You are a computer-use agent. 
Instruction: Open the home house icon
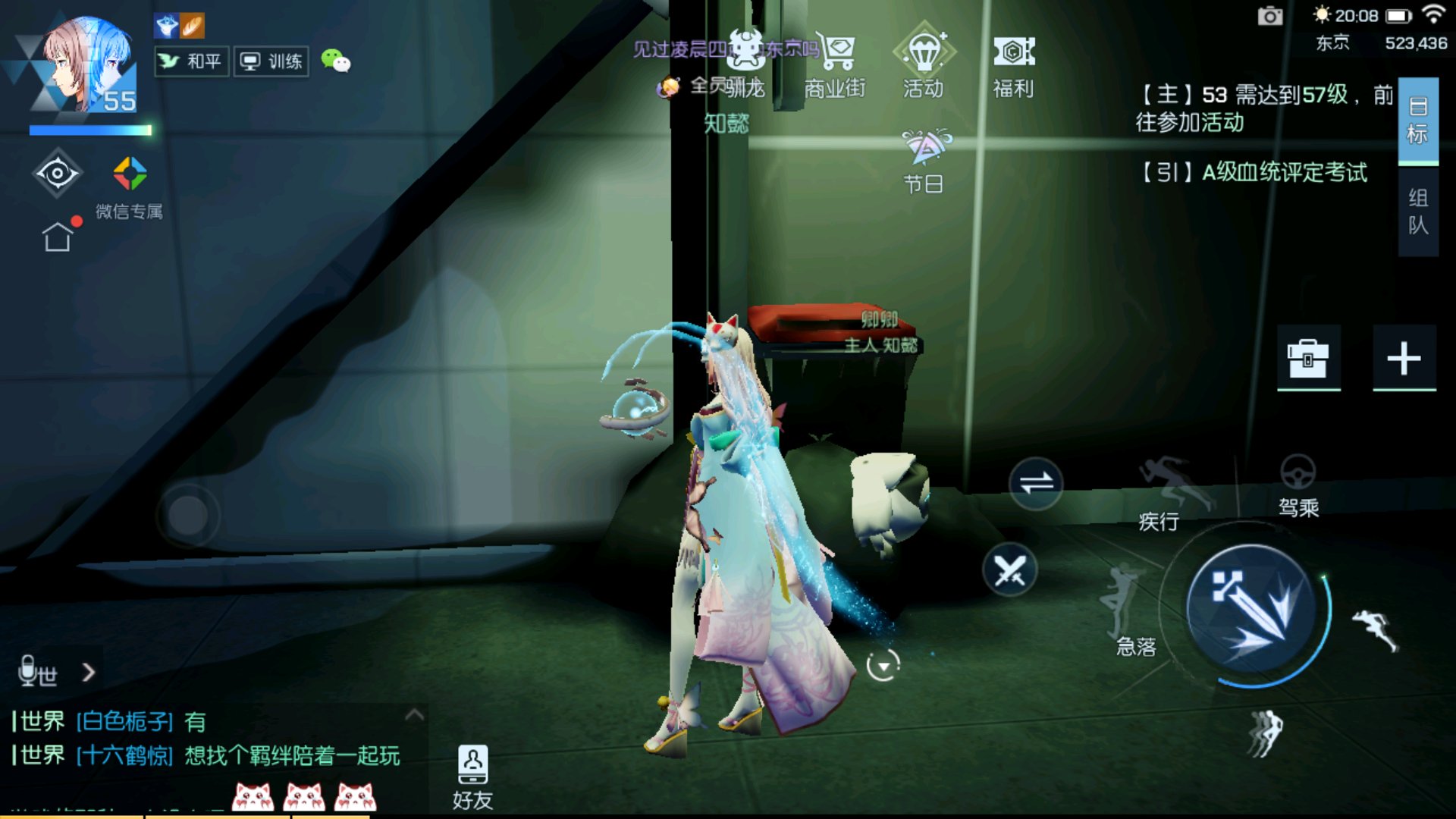[58, 237]
